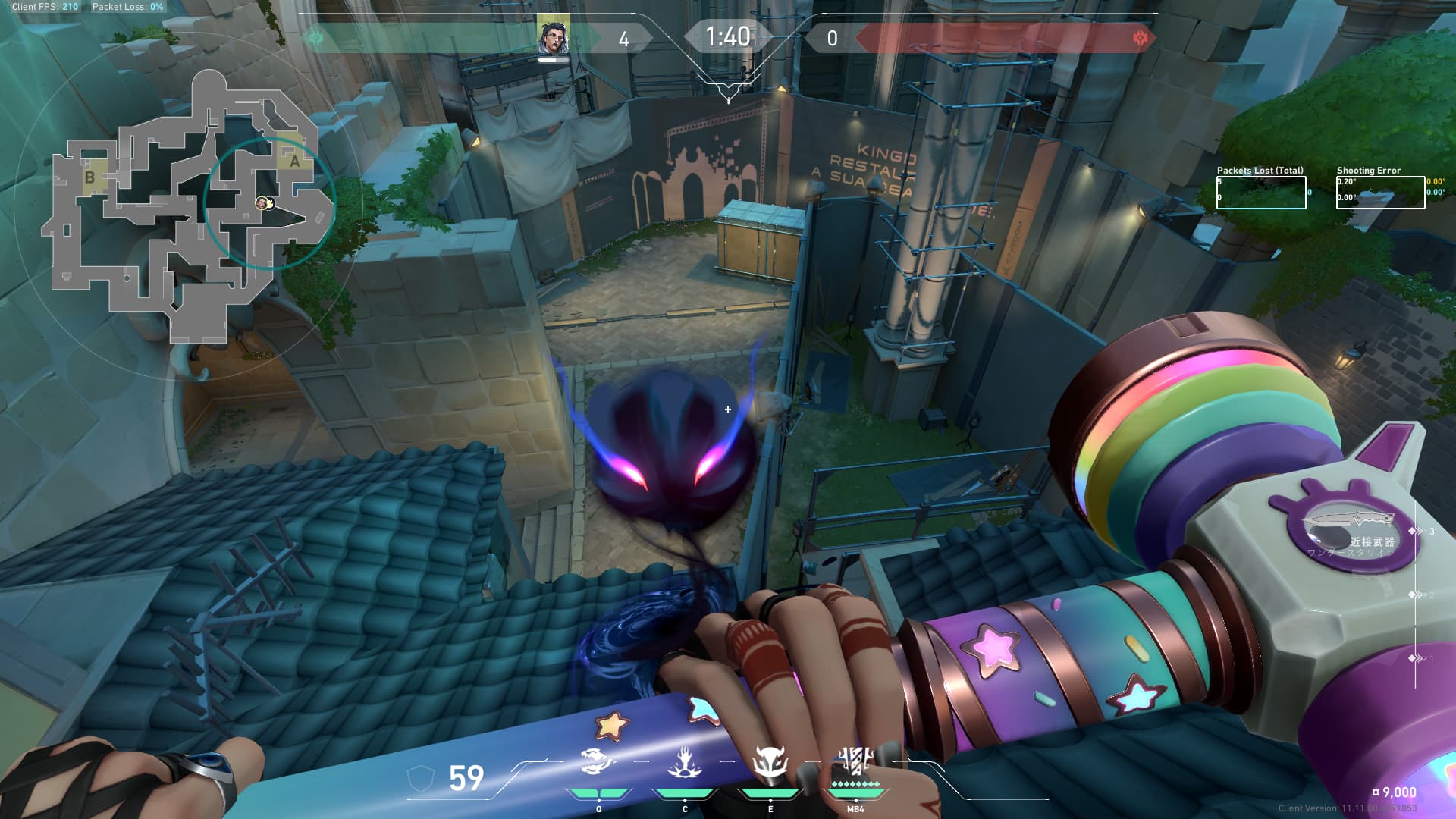Viewport: 1456px width, 819px height.
Task: Select the agent portrait in the top bar
Action: (554, 37)
